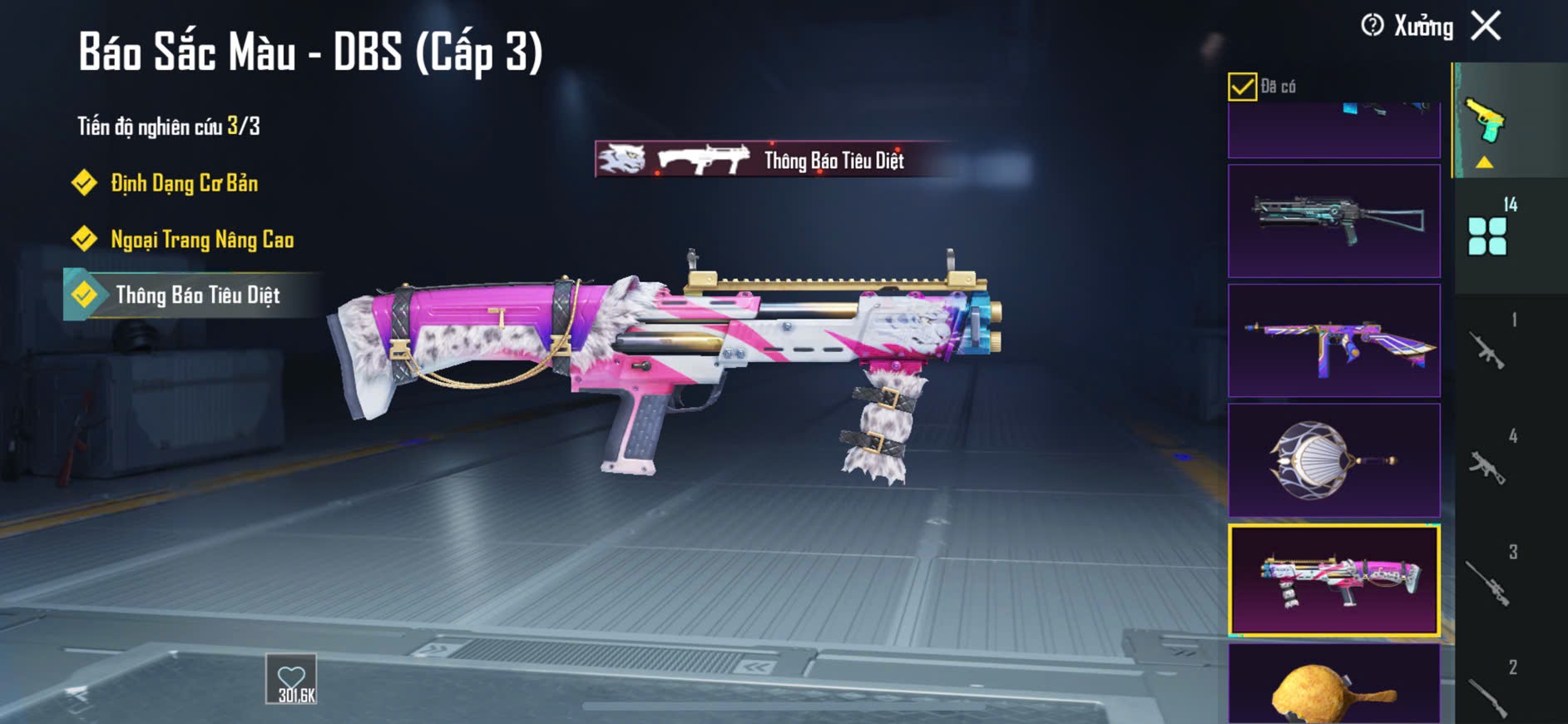The width and height of the screenshot is (1568, 724).
Task: Choose the pink DBS shotgun skin thumbnail
Action: [x=1333, y=580]
